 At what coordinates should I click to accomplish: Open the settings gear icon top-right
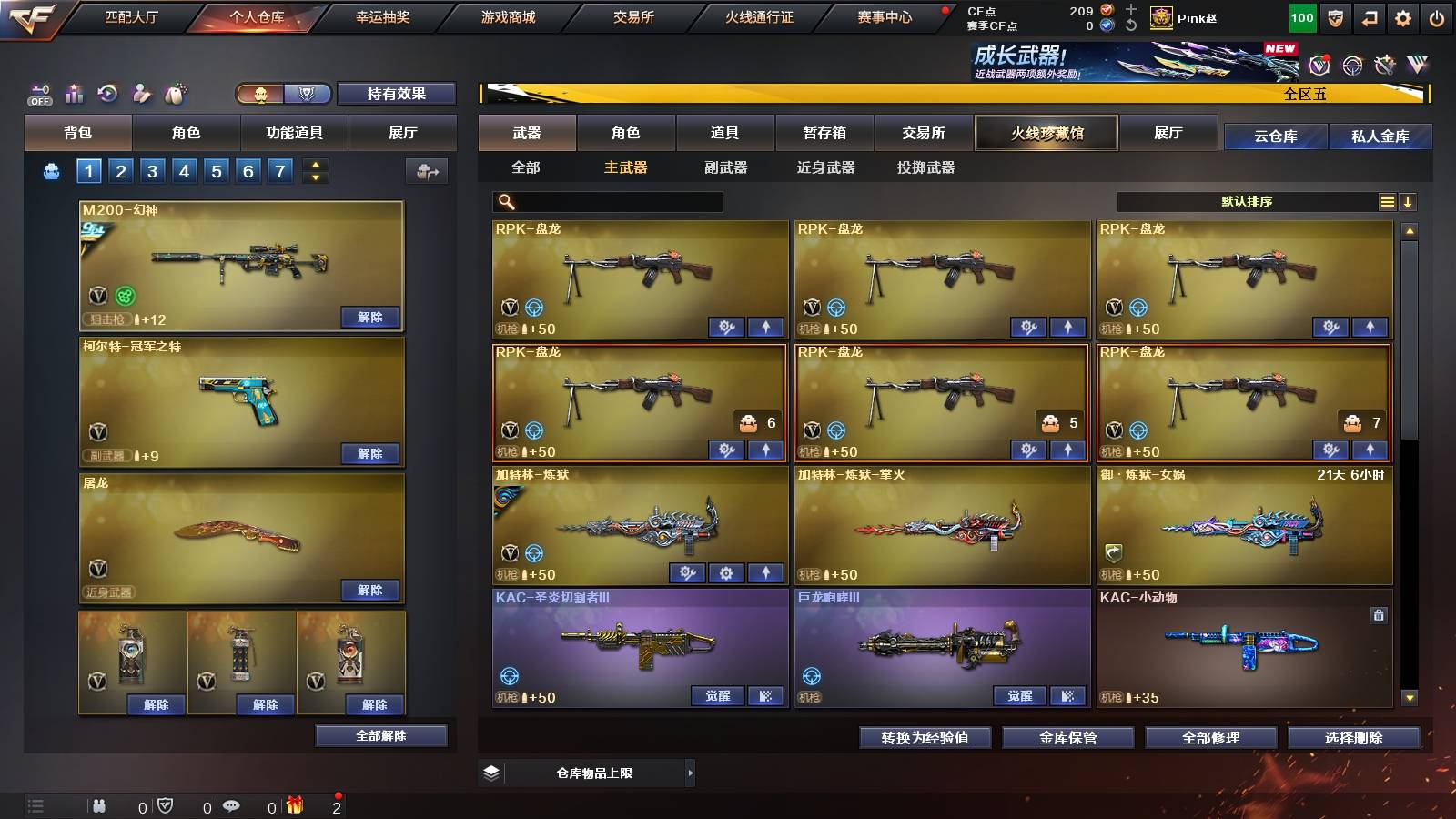click(1404, 17)
